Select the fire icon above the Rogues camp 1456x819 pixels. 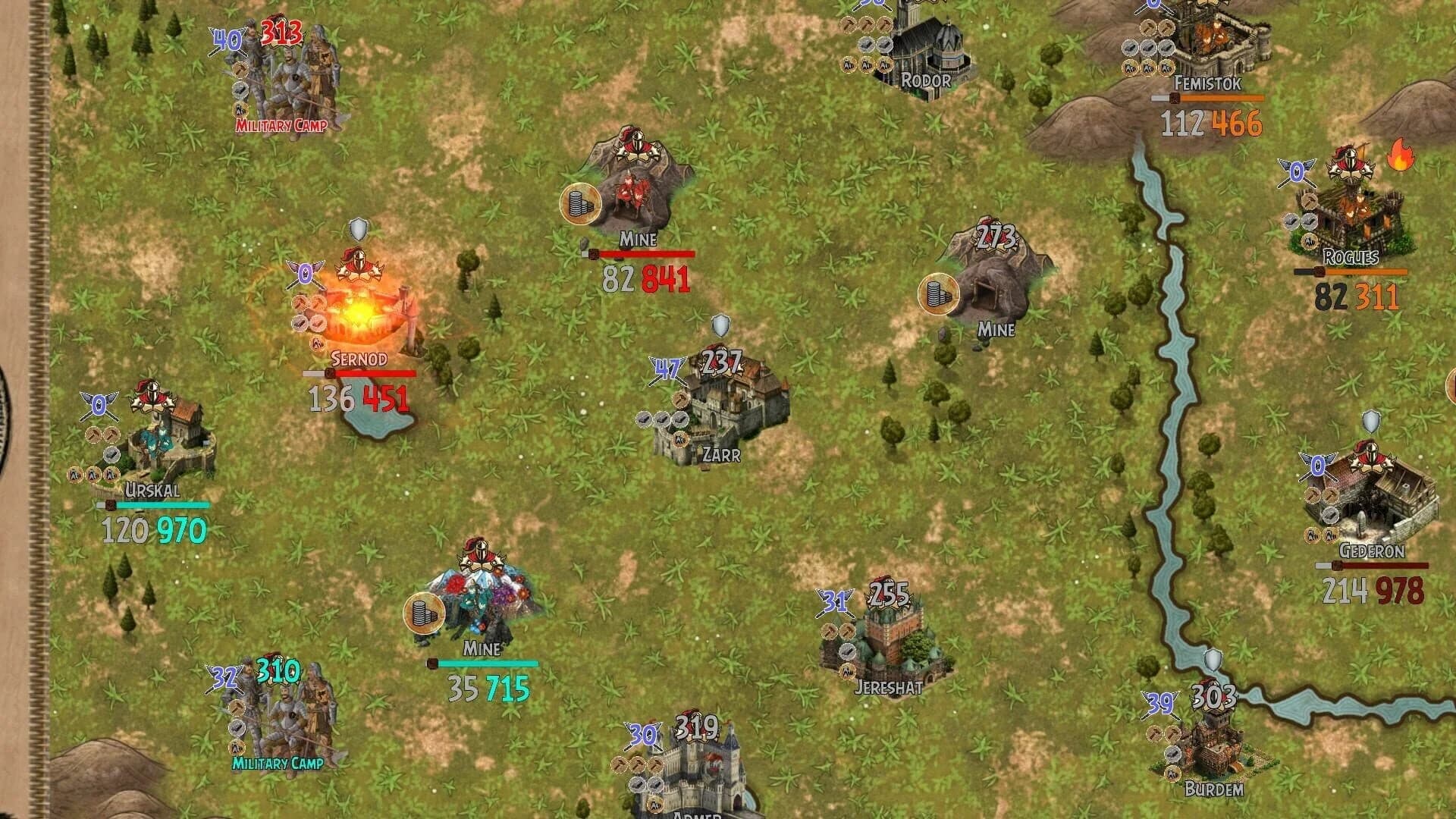pyautogui.click(x=1401, y=155)
